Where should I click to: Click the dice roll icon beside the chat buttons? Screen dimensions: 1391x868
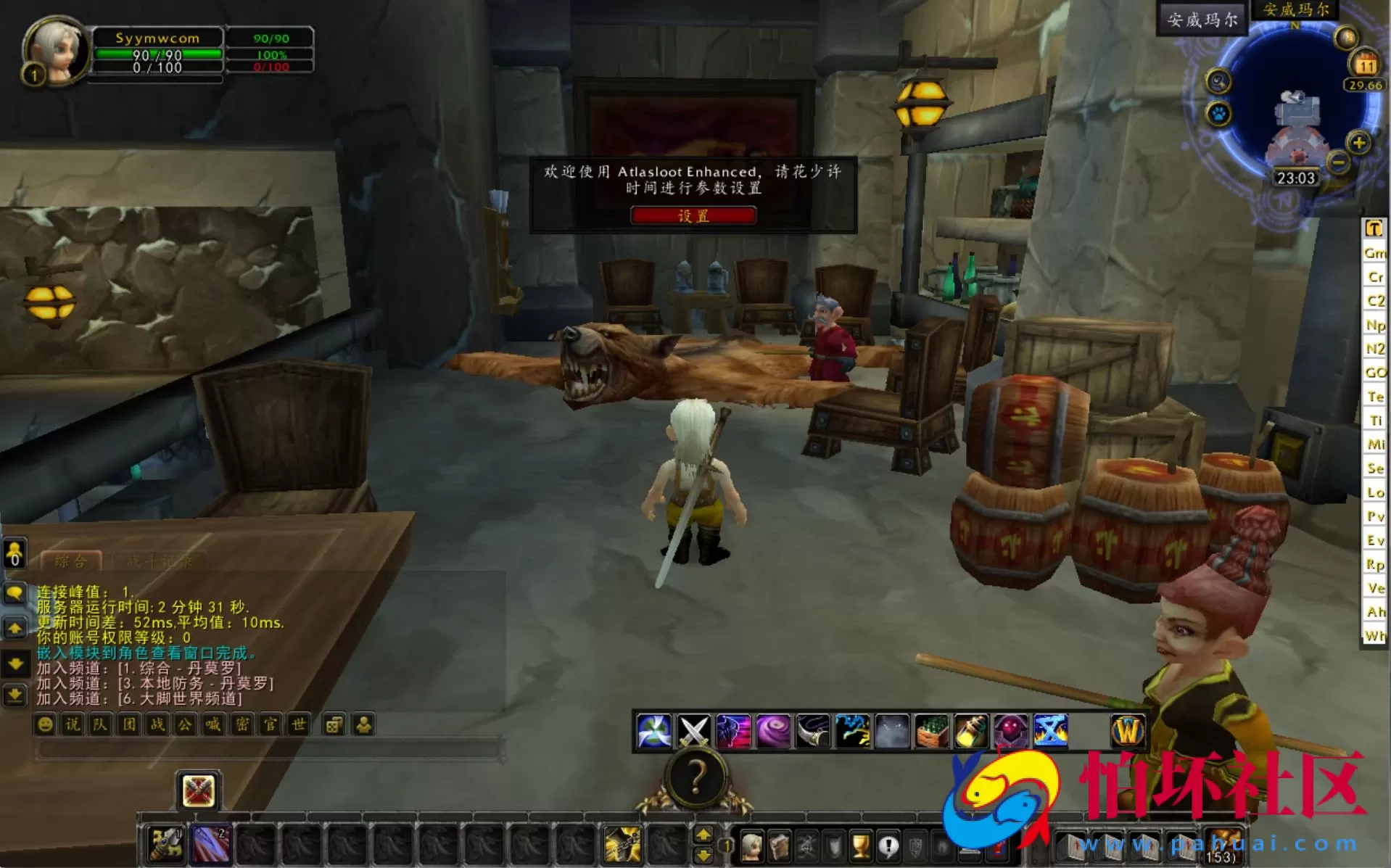click(x=335, y=725)
